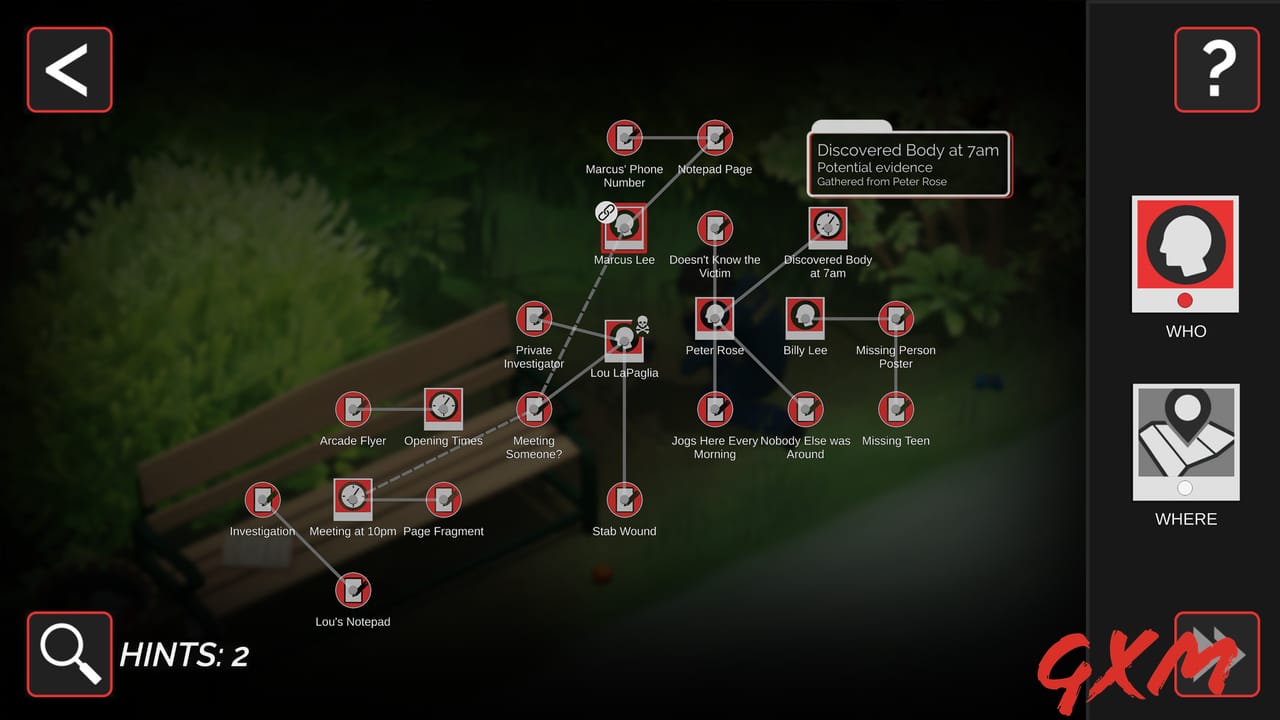
Task: Open the Arcade Flyer note icon
Action: click(352, 408)
